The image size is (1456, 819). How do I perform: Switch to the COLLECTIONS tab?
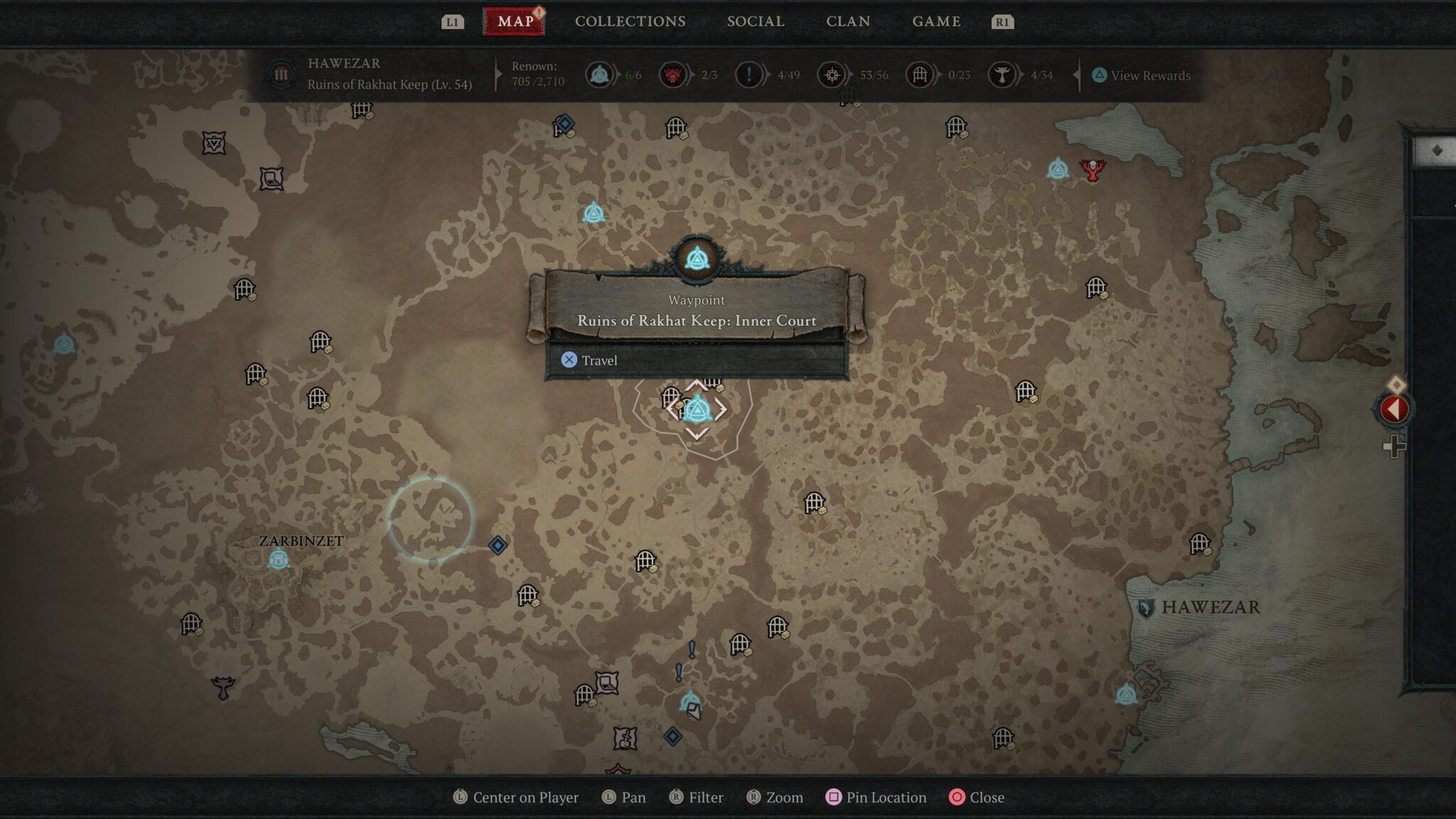tap(630, 21)
